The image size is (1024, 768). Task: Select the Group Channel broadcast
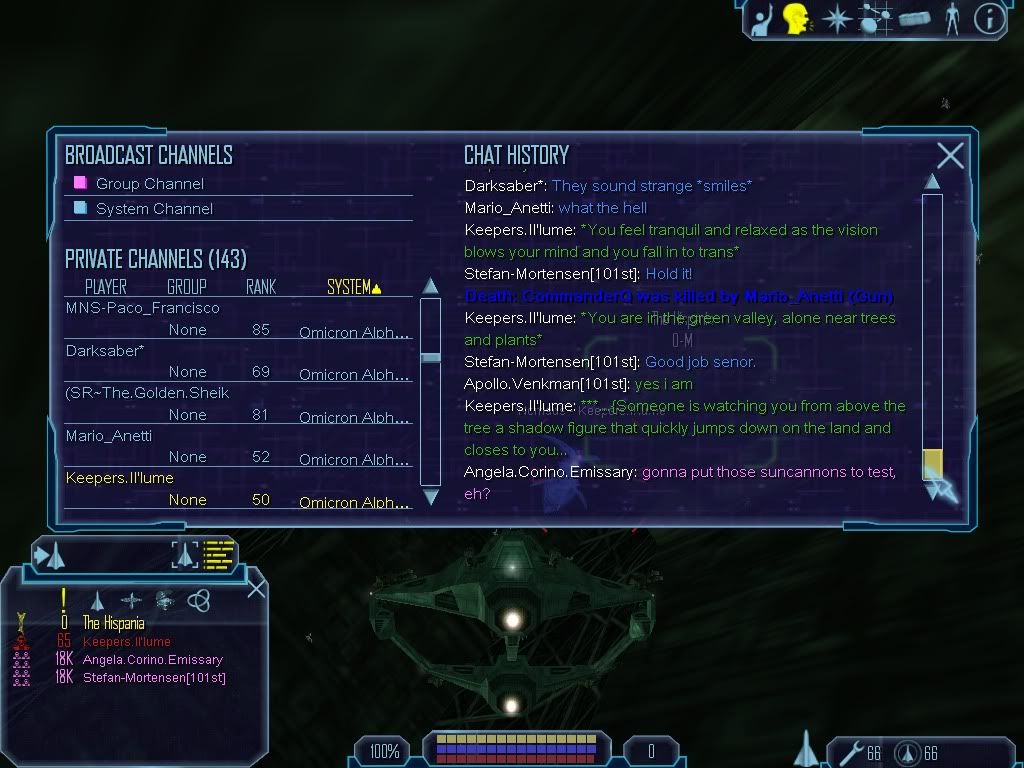[x=149, y=184]
